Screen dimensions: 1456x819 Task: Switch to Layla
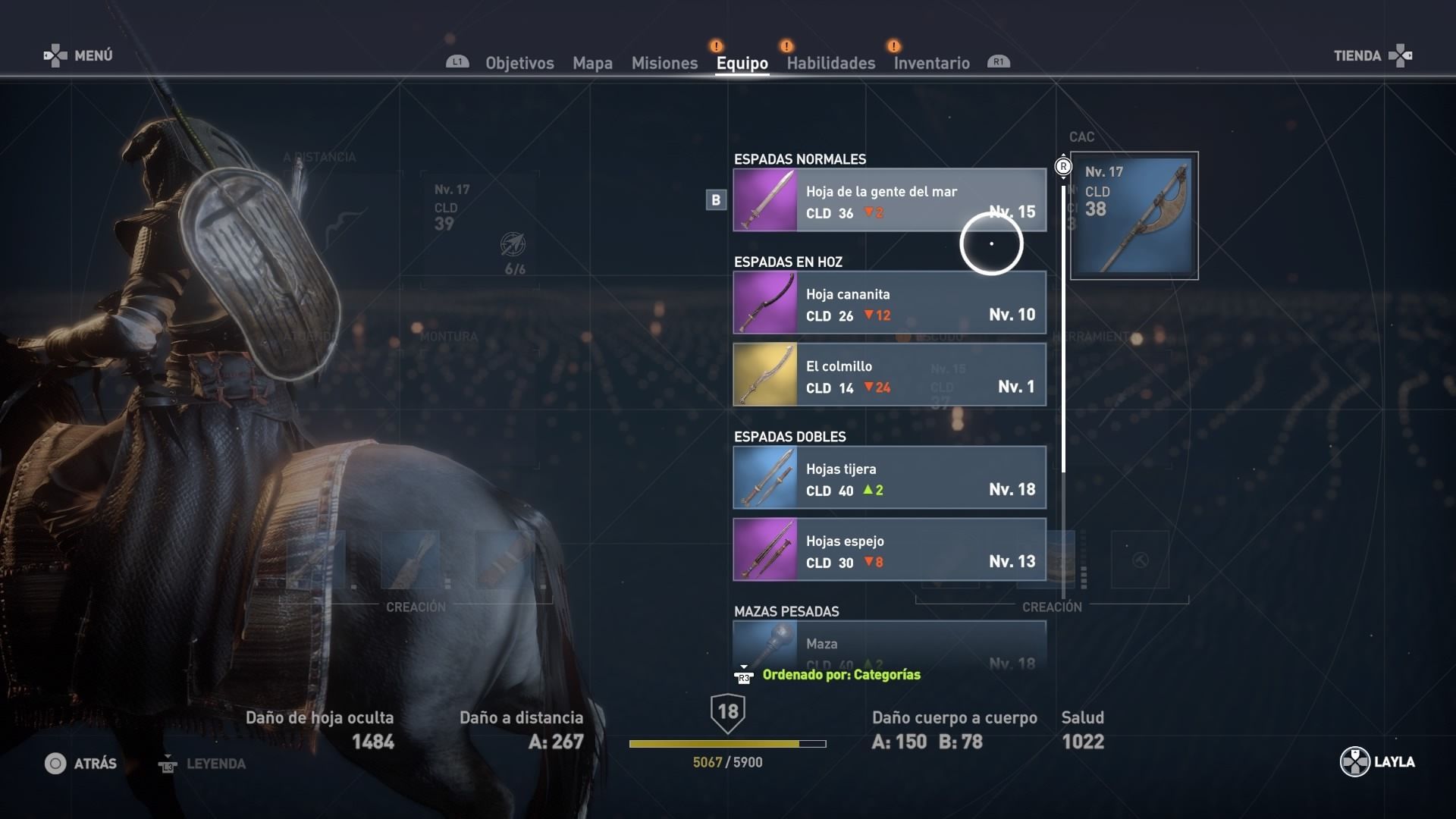[x=1377, y=762]
